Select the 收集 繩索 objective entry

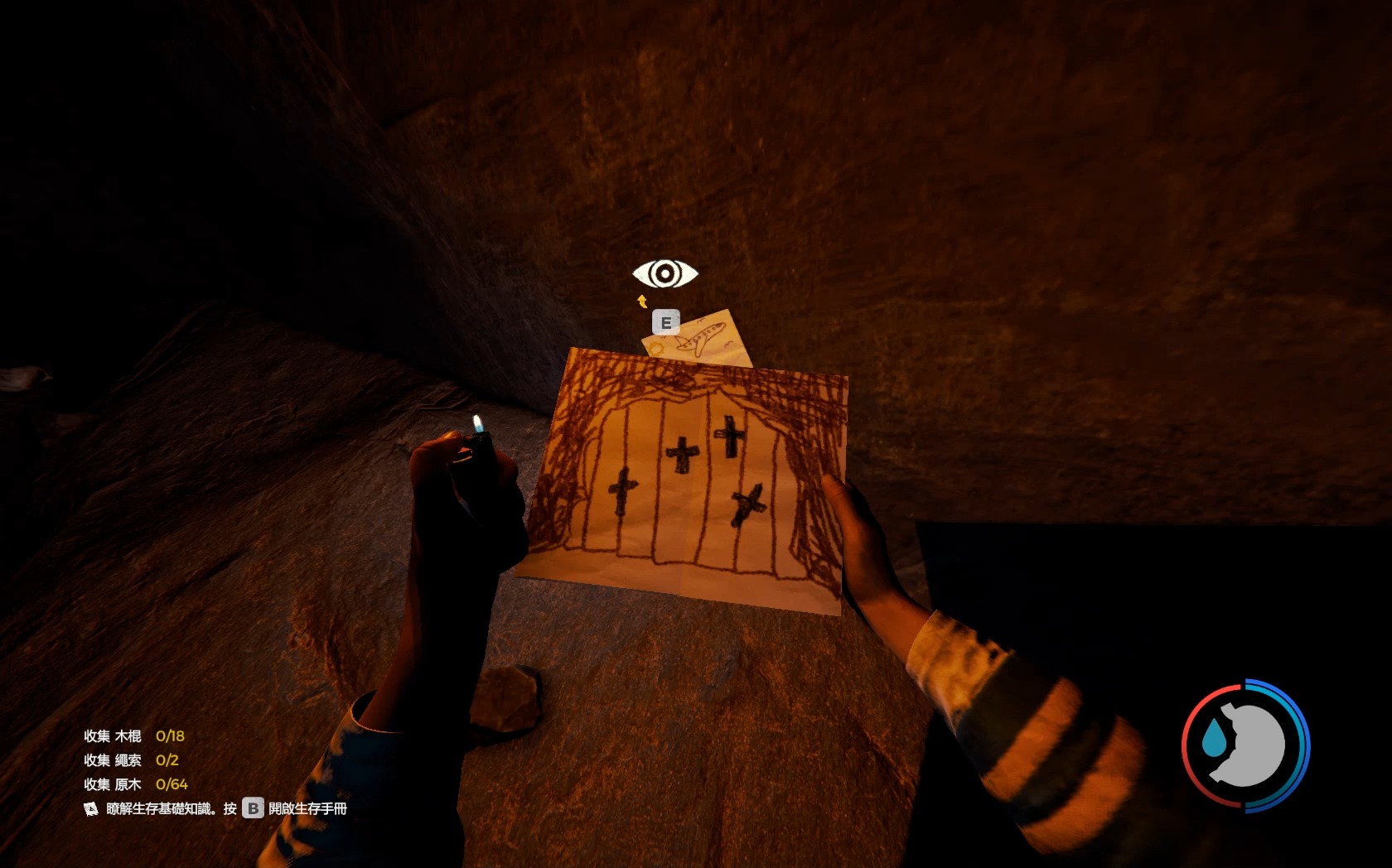131,759
